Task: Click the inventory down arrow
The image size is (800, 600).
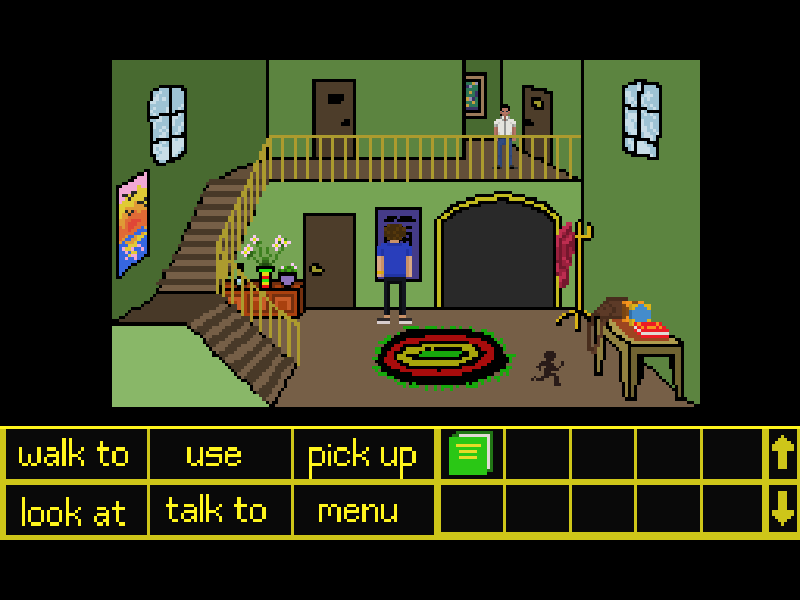Action: tap(782, 511)
